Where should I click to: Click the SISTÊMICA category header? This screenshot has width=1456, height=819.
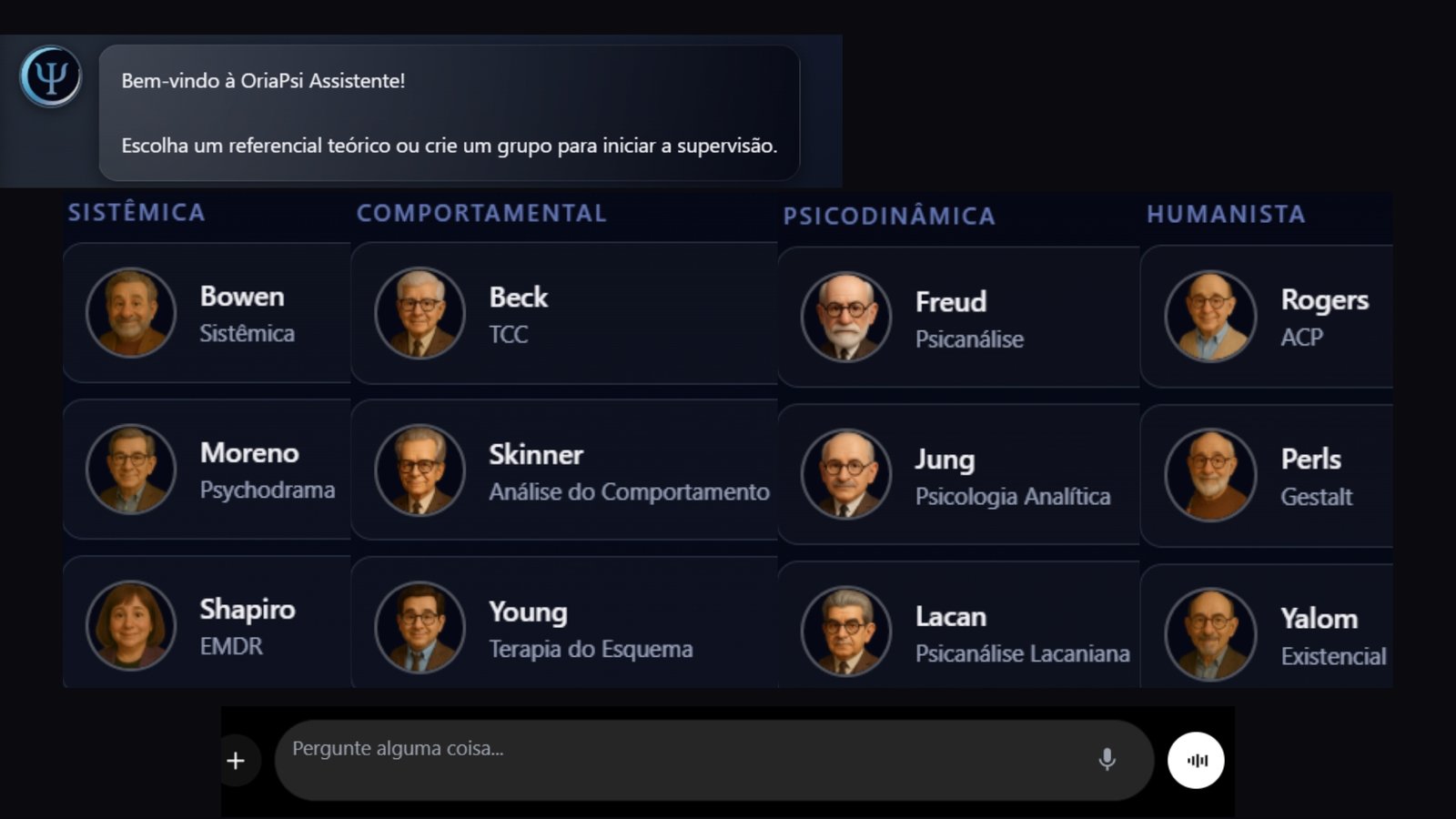tap(136, 211)
